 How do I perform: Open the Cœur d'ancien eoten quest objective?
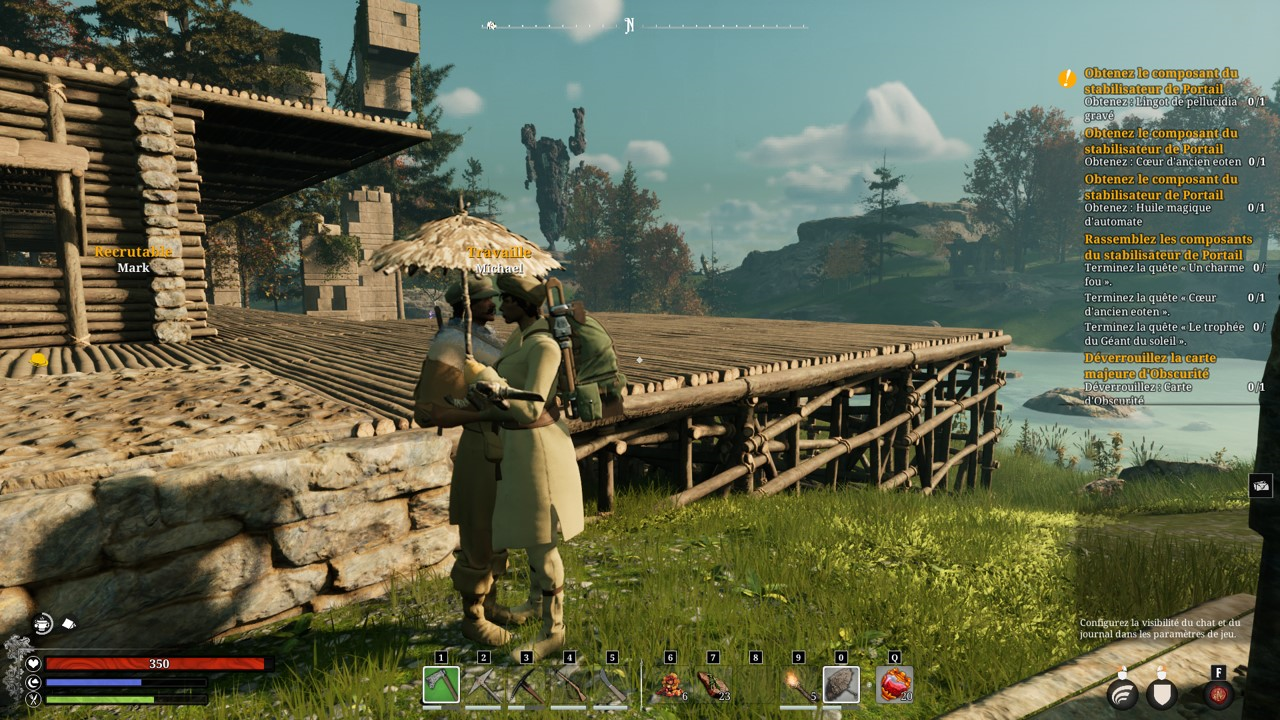pyautogui.click(x=1162, y=162)
